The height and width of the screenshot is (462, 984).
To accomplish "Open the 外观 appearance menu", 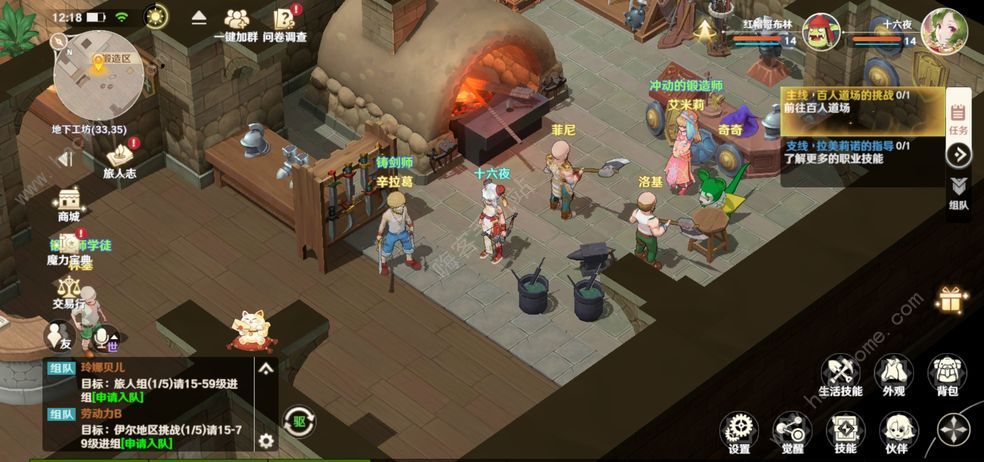I will tap(893, 376).
